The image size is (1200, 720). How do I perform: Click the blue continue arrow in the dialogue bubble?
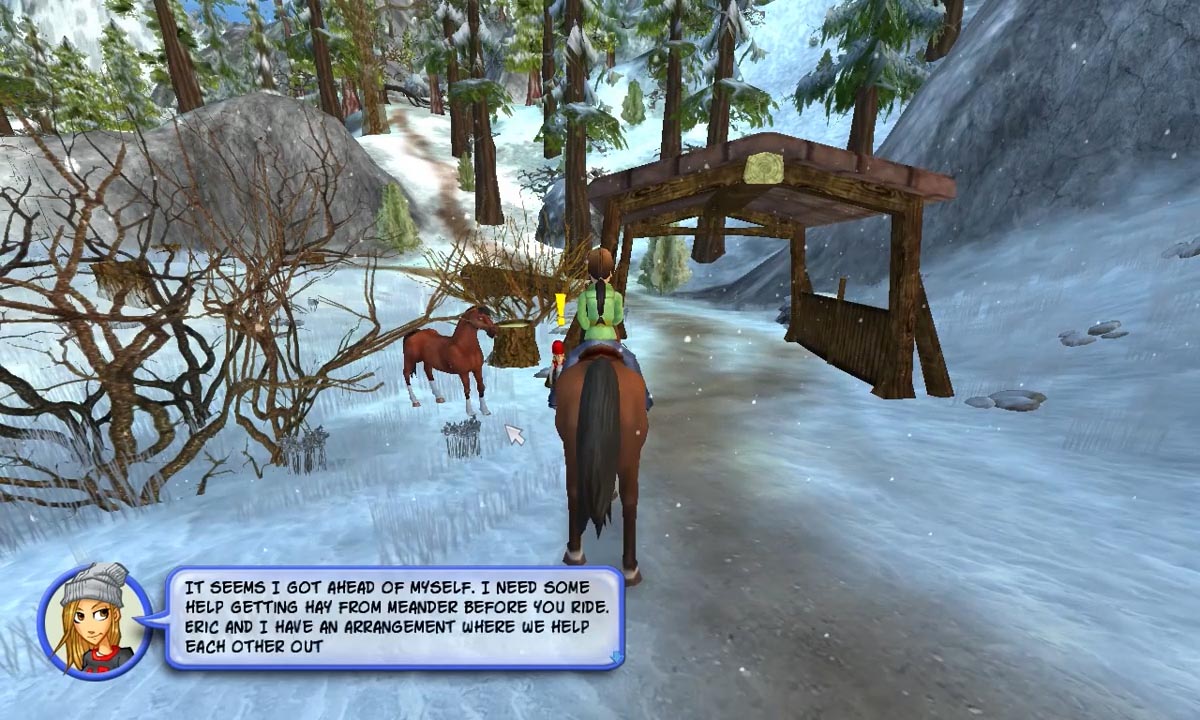pos(615,657)
